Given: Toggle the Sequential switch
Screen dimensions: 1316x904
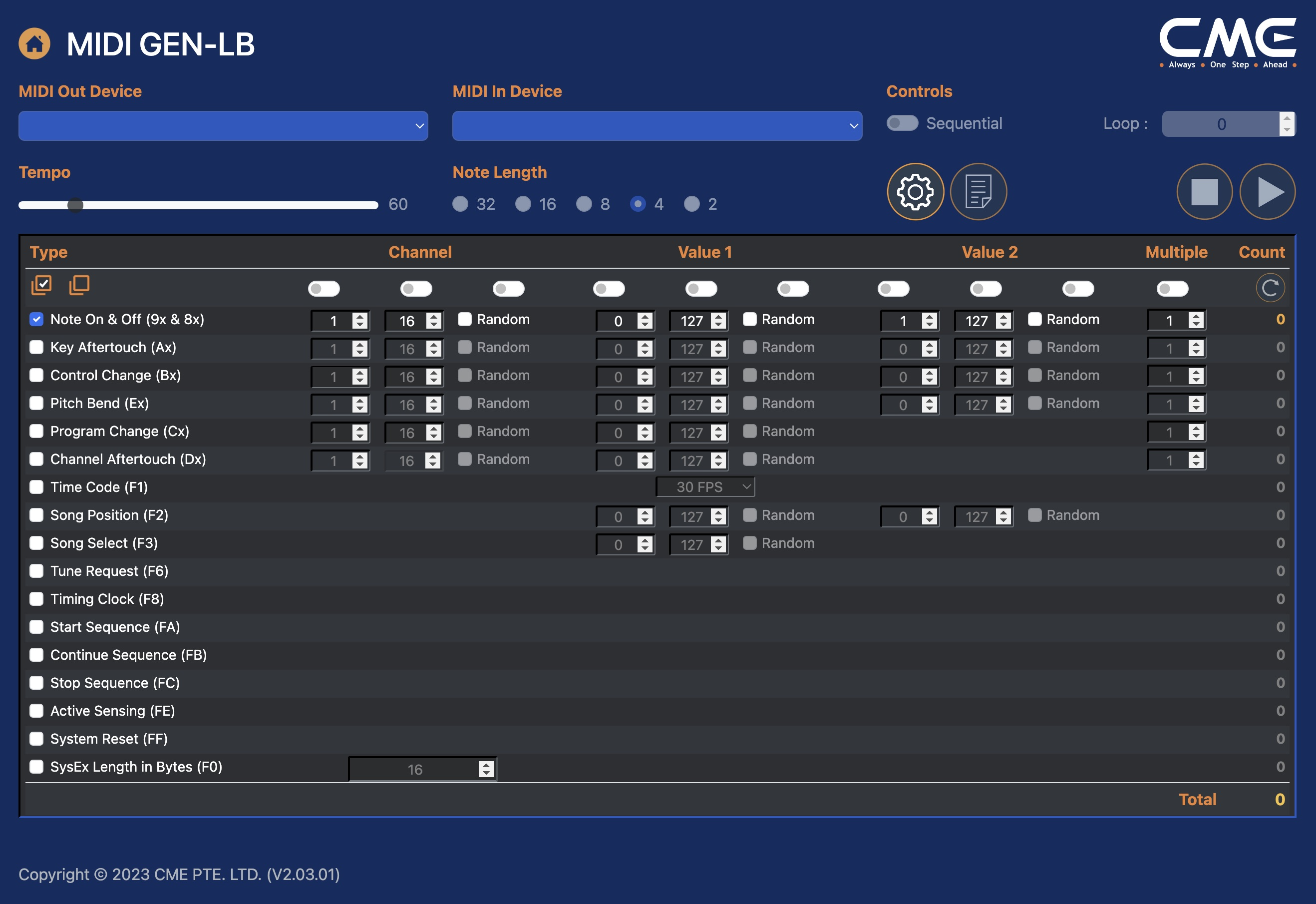Looking at the screenshot, I should [x=902, y=123].
